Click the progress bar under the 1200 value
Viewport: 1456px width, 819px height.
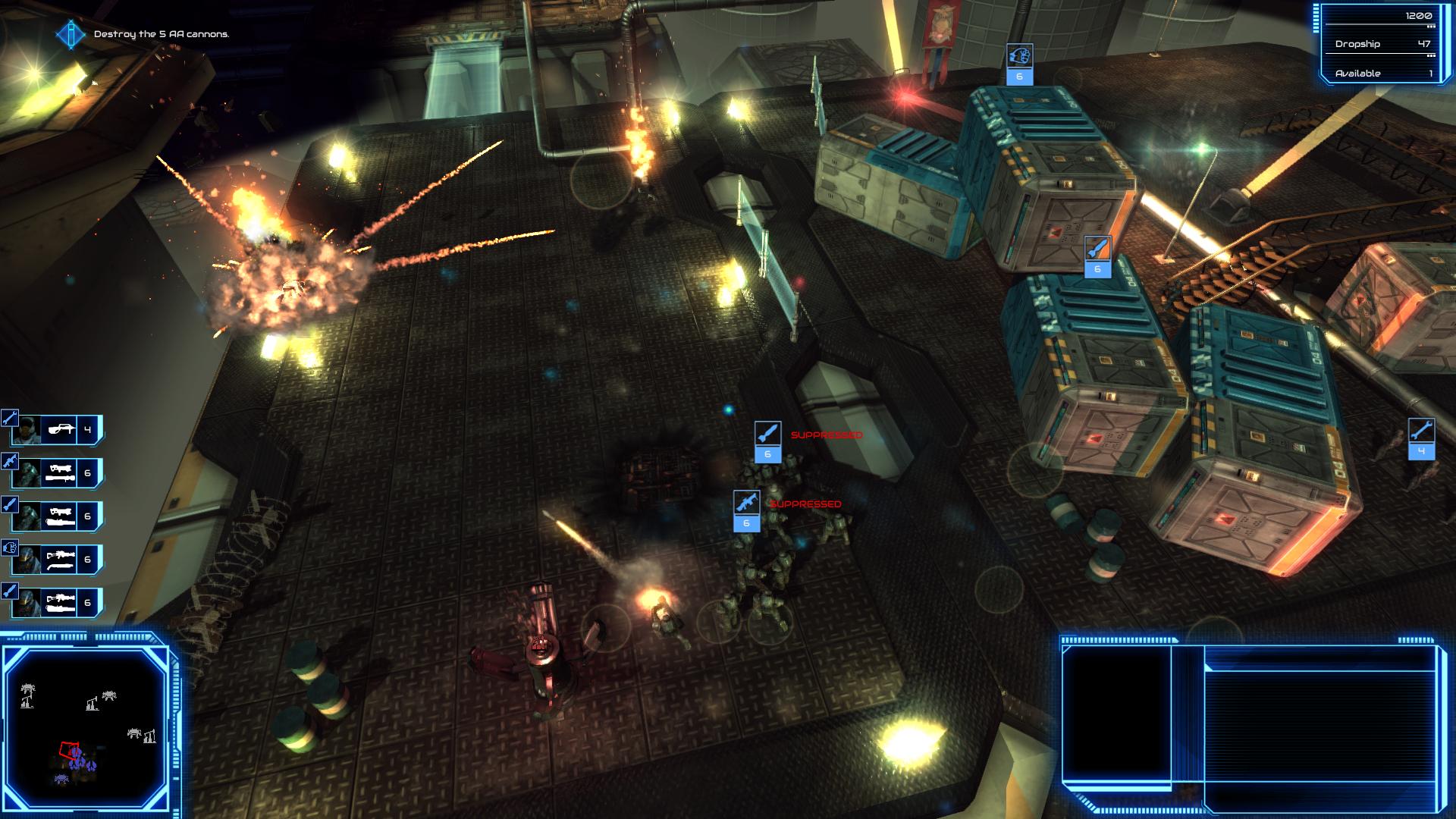(x=1382, y=25)
